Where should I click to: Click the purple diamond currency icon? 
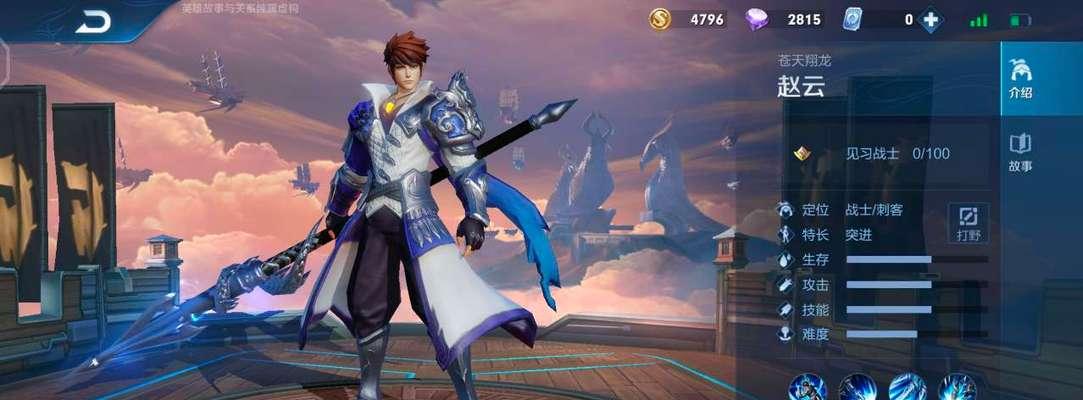point(757,19)
